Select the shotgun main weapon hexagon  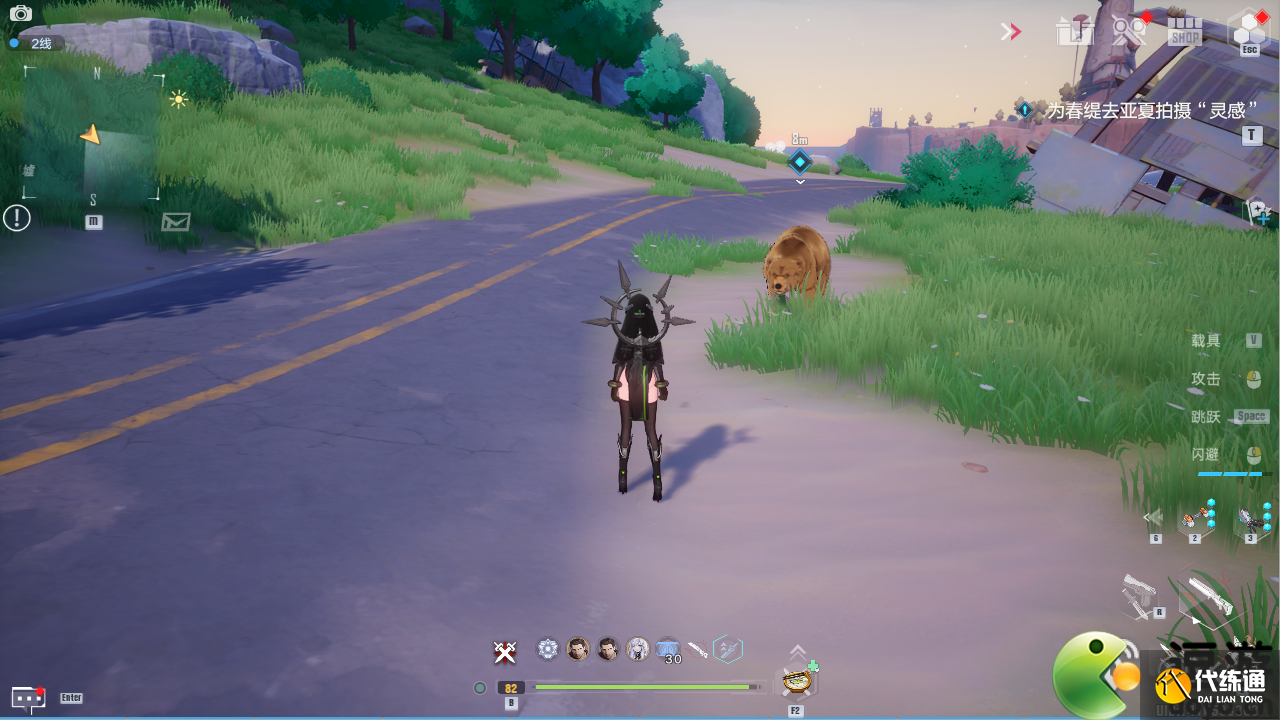1205,598
